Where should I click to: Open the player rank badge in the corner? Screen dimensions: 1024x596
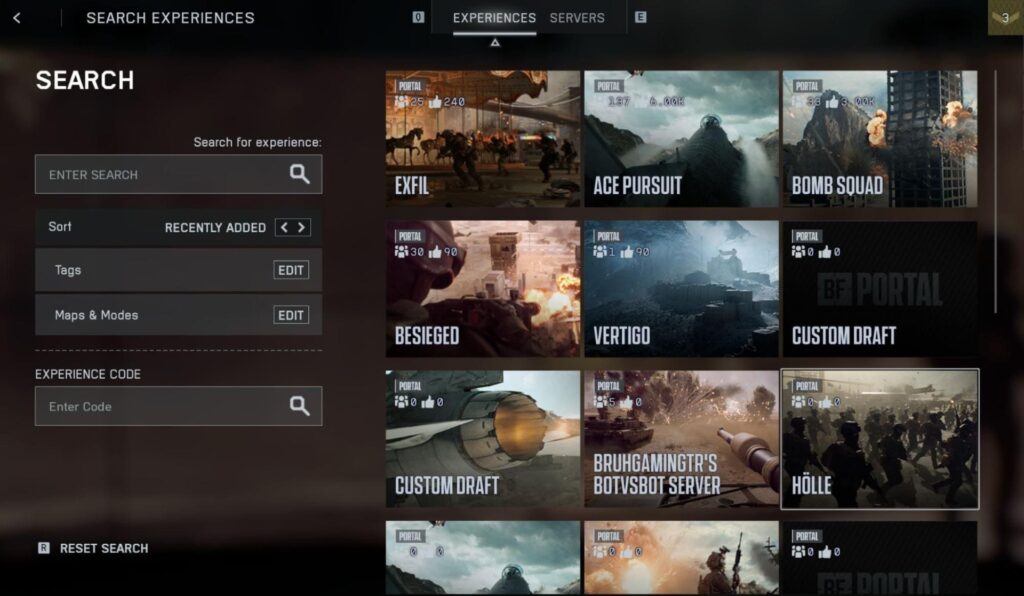point(1005,17)
